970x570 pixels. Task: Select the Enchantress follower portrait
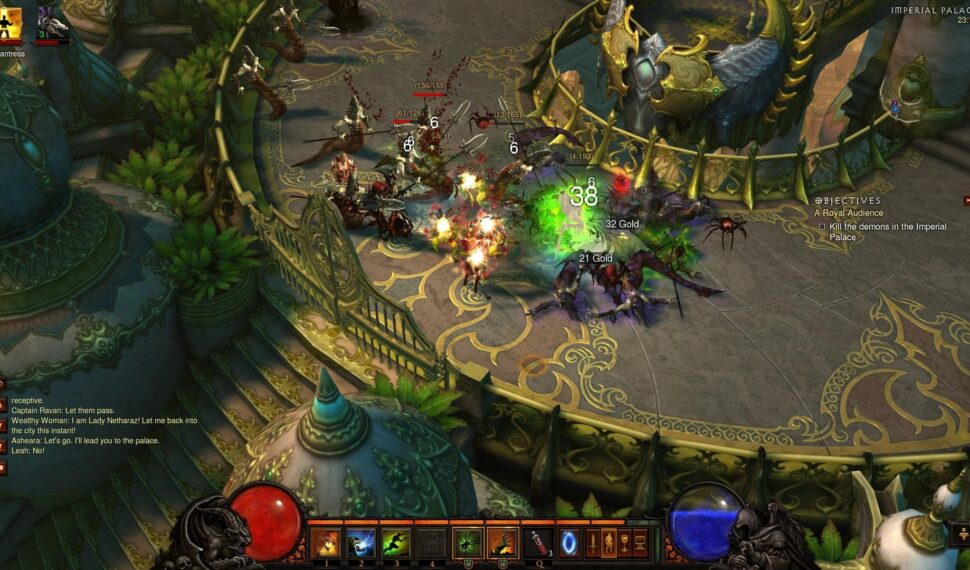[x=11, y=22]
